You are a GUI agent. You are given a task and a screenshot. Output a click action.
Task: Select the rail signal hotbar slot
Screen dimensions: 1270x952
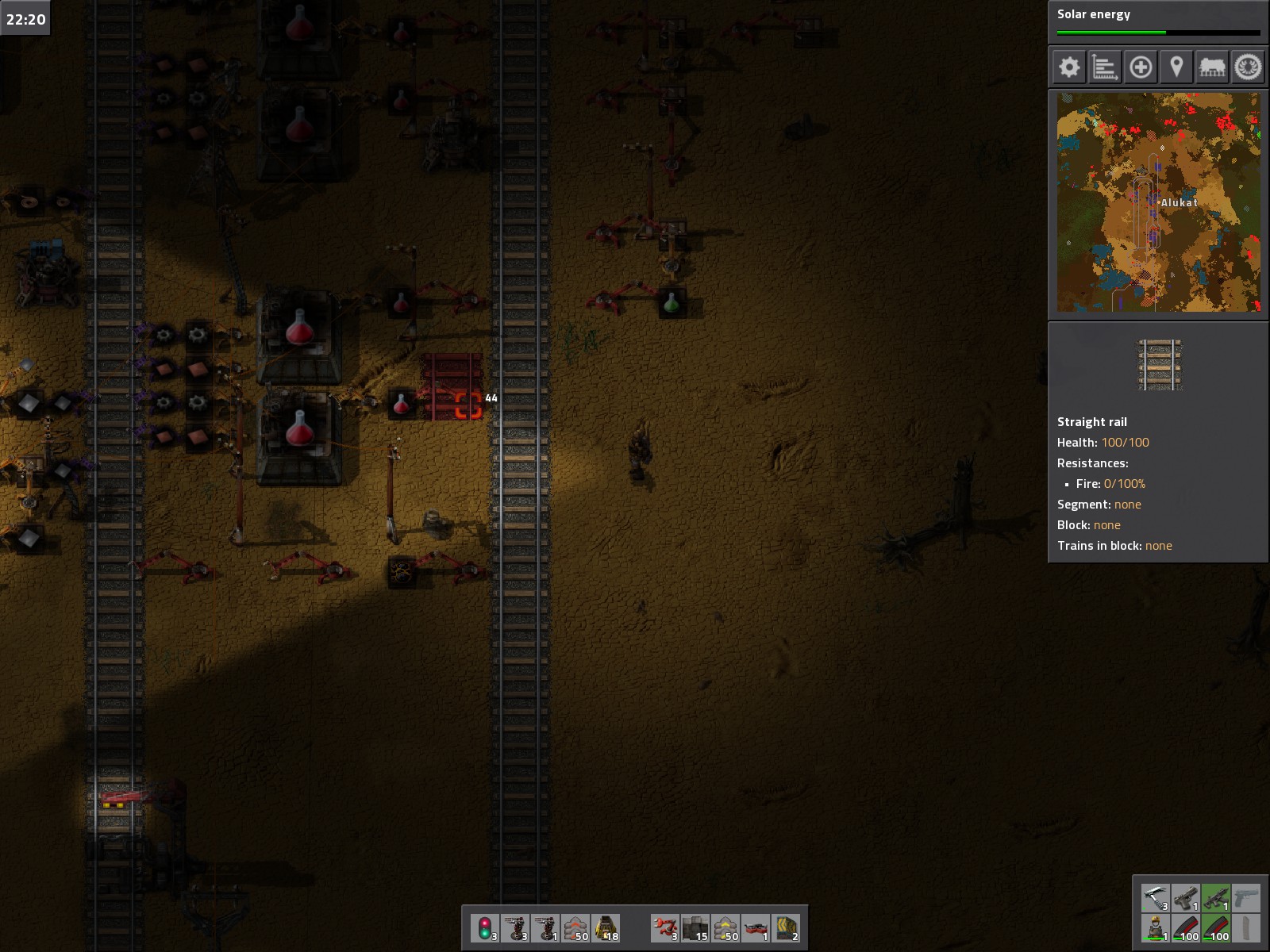[x=485, y=927]
